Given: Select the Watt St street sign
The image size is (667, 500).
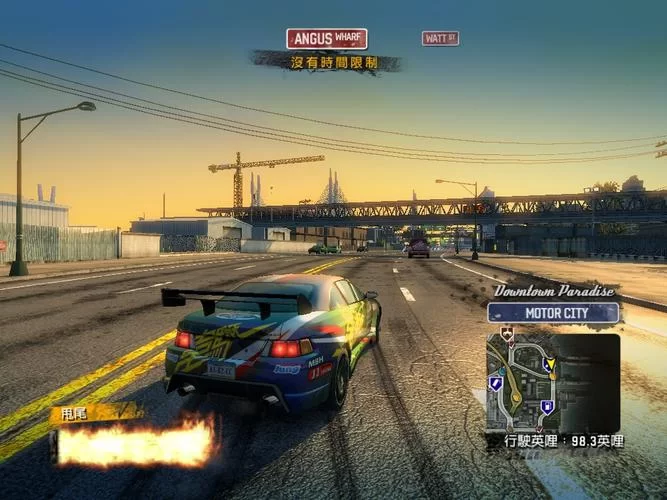Looking at the screenshot, I should click(x=440, y=38).
